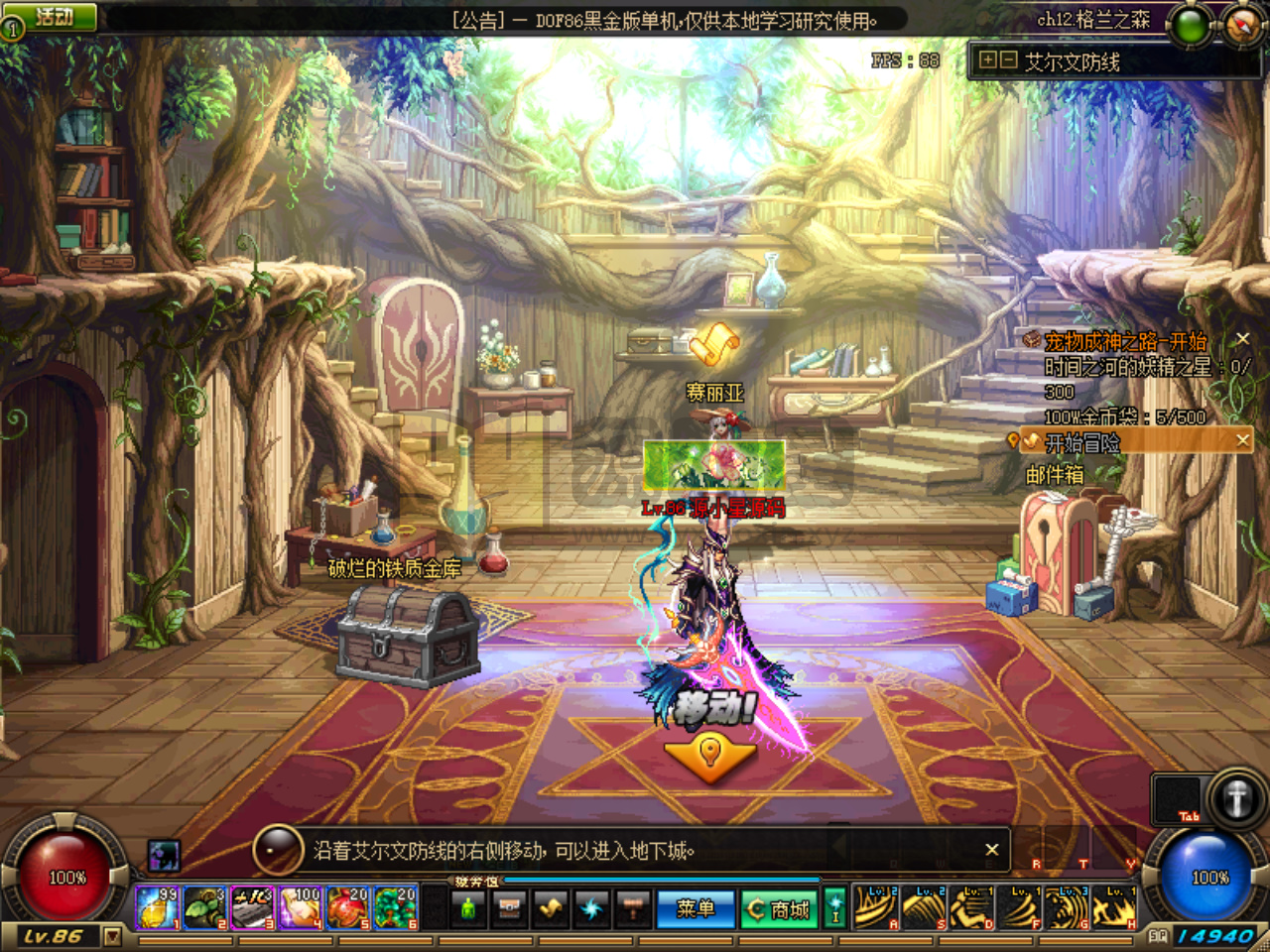Viewport: 1270px width, 952px height.
Task: Use the yellow crystal item in slot 1
Action: [x=157, y=907]
